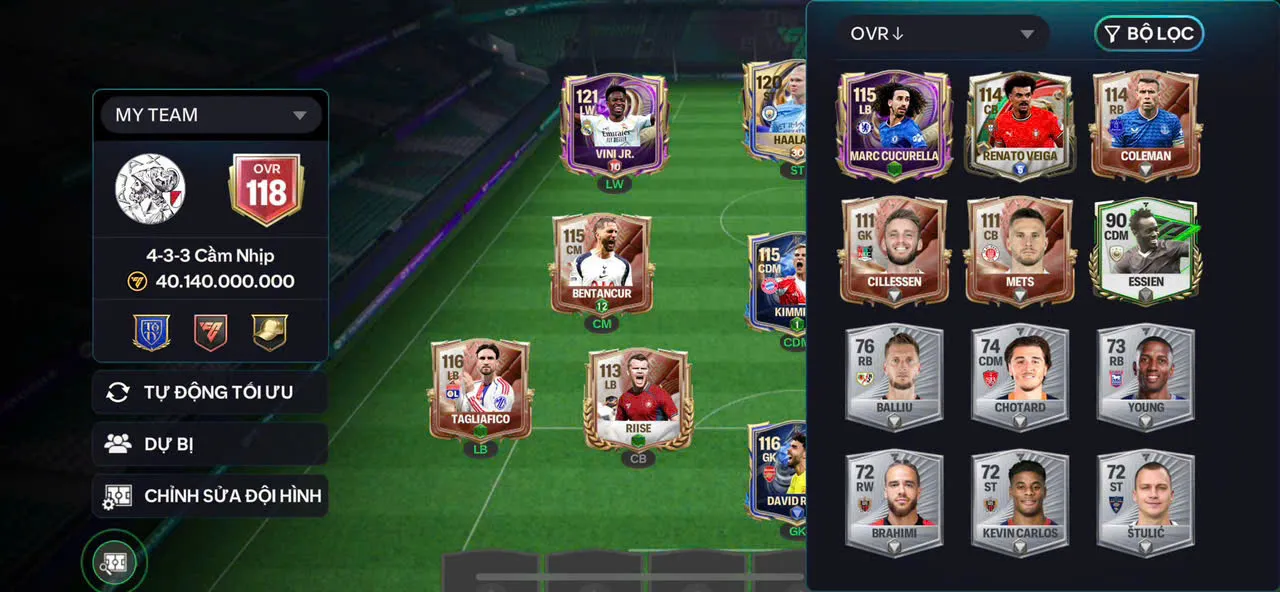Click the round formation search icon

coord(114,563)
